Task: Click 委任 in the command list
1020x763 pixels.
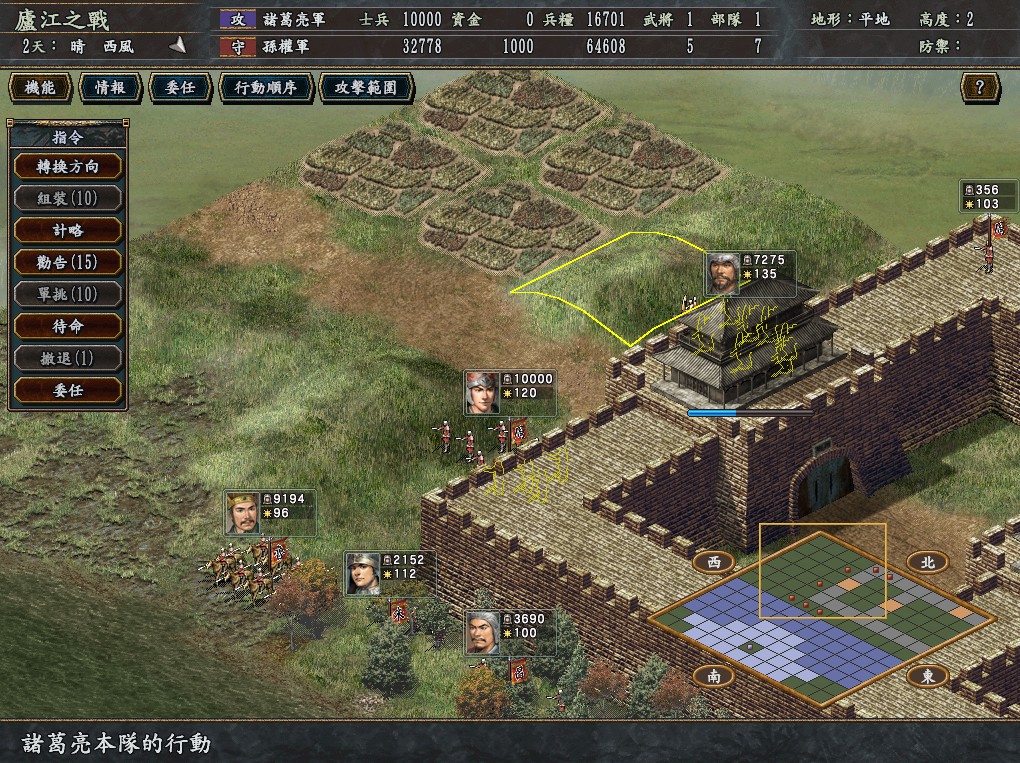Action: [x=68, y=390]
